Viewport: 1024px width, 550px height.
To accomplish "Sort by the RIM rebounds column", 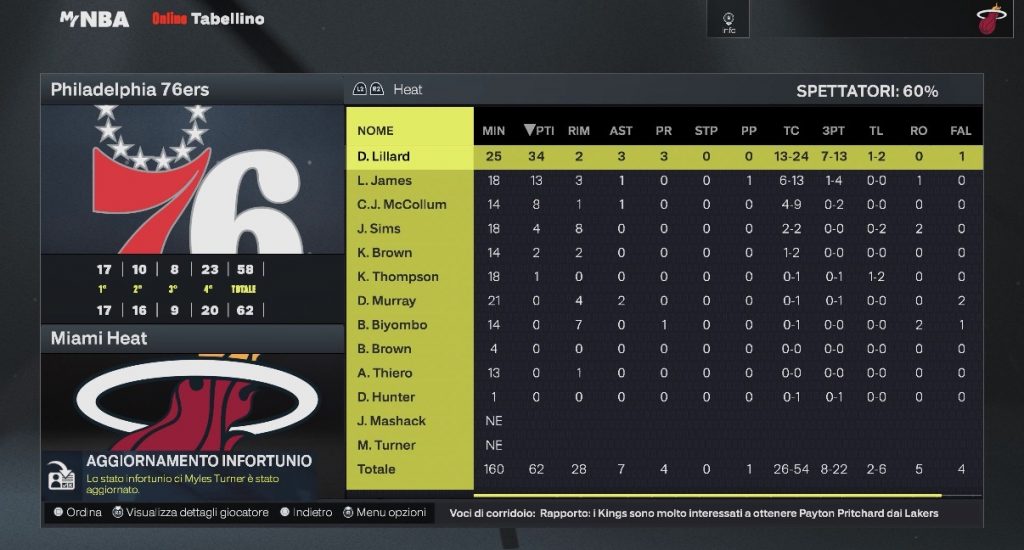I will pos(579,130).
